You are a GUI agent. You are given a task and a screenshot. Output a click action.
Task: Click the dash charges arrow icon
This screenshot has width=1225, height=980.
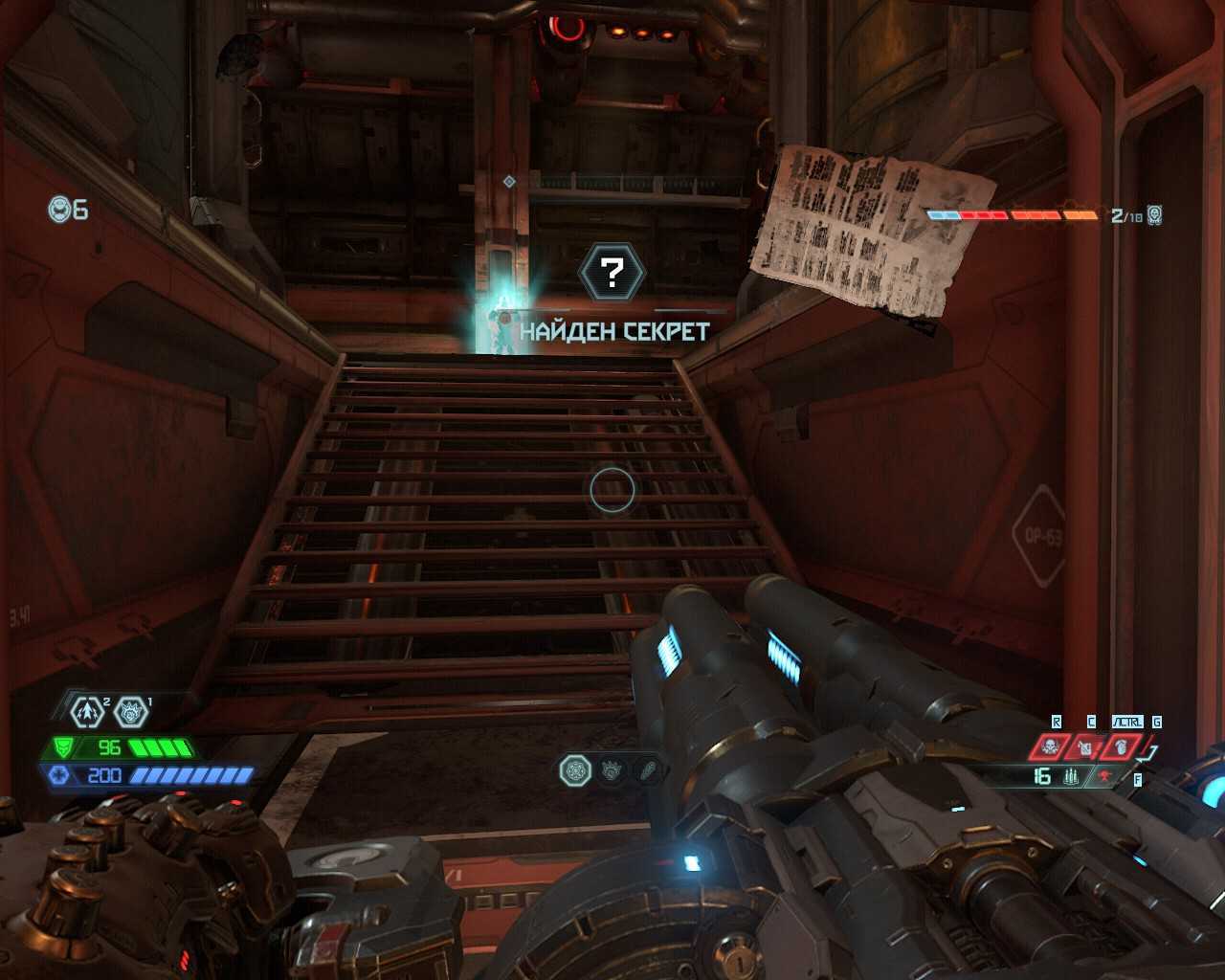(x=87, y=711)
